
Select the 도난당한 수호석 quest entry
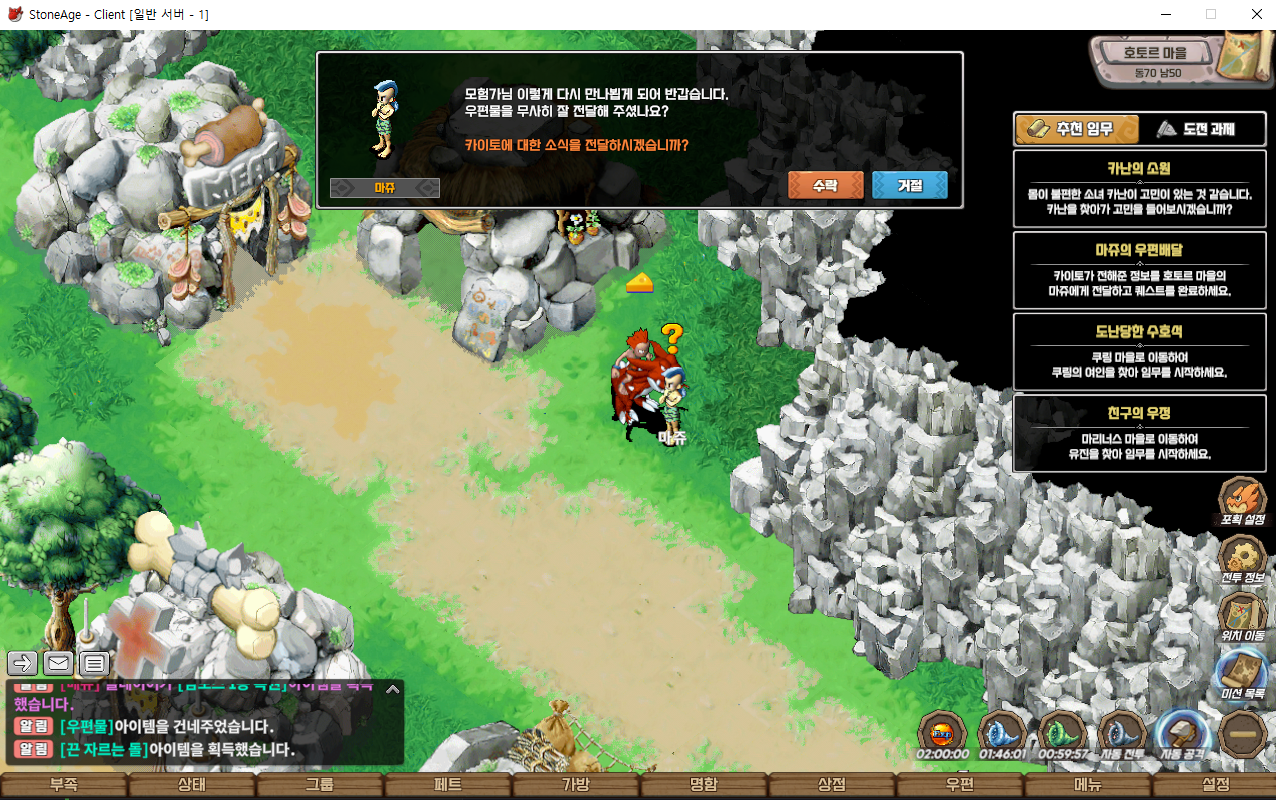(x=1139, y=351)
